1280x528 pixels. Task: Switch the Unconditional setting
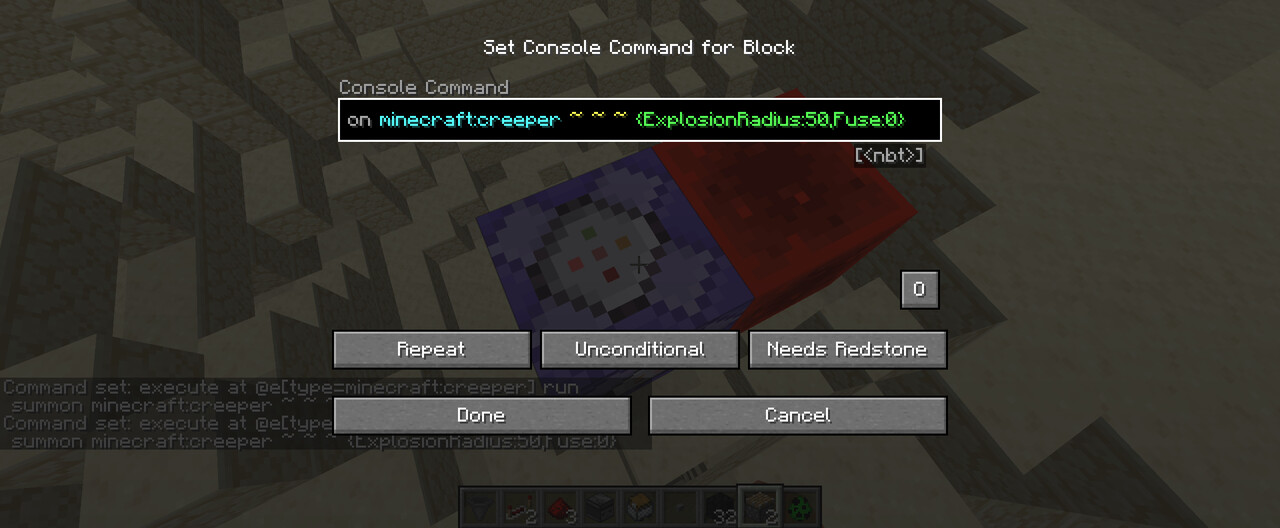[639, 350]
